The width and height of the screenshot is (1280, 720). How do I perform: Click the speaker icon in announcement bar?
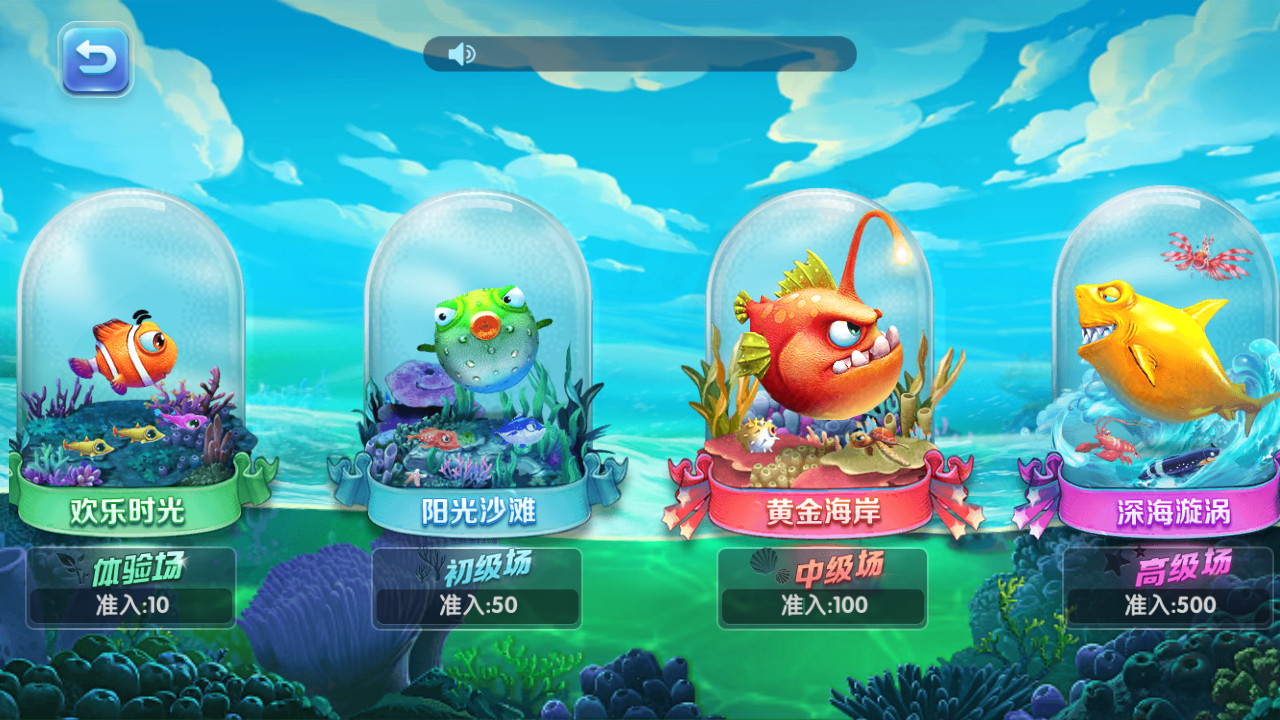click(x=461, y=54)
